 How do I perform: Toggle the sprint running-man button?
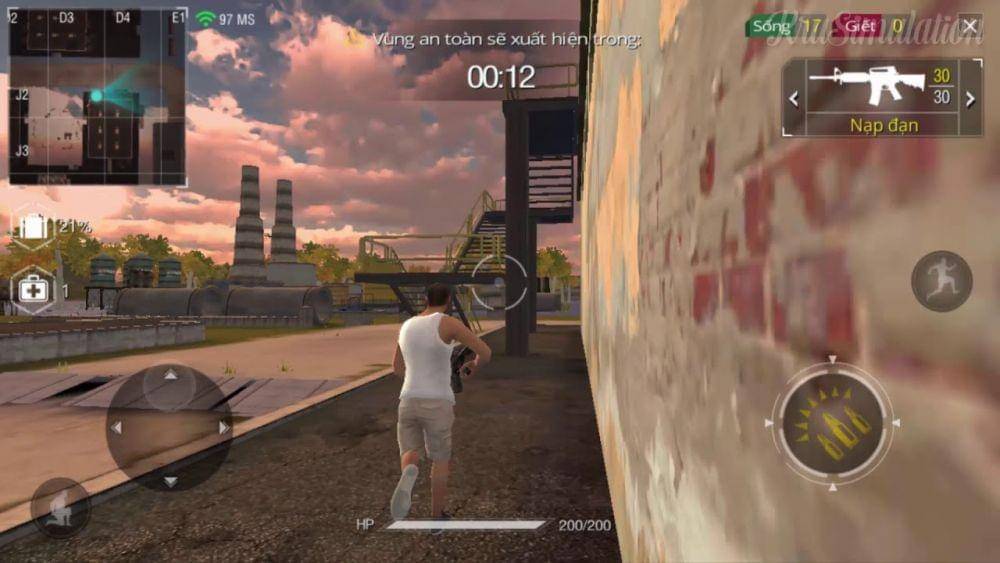point(941,281)
